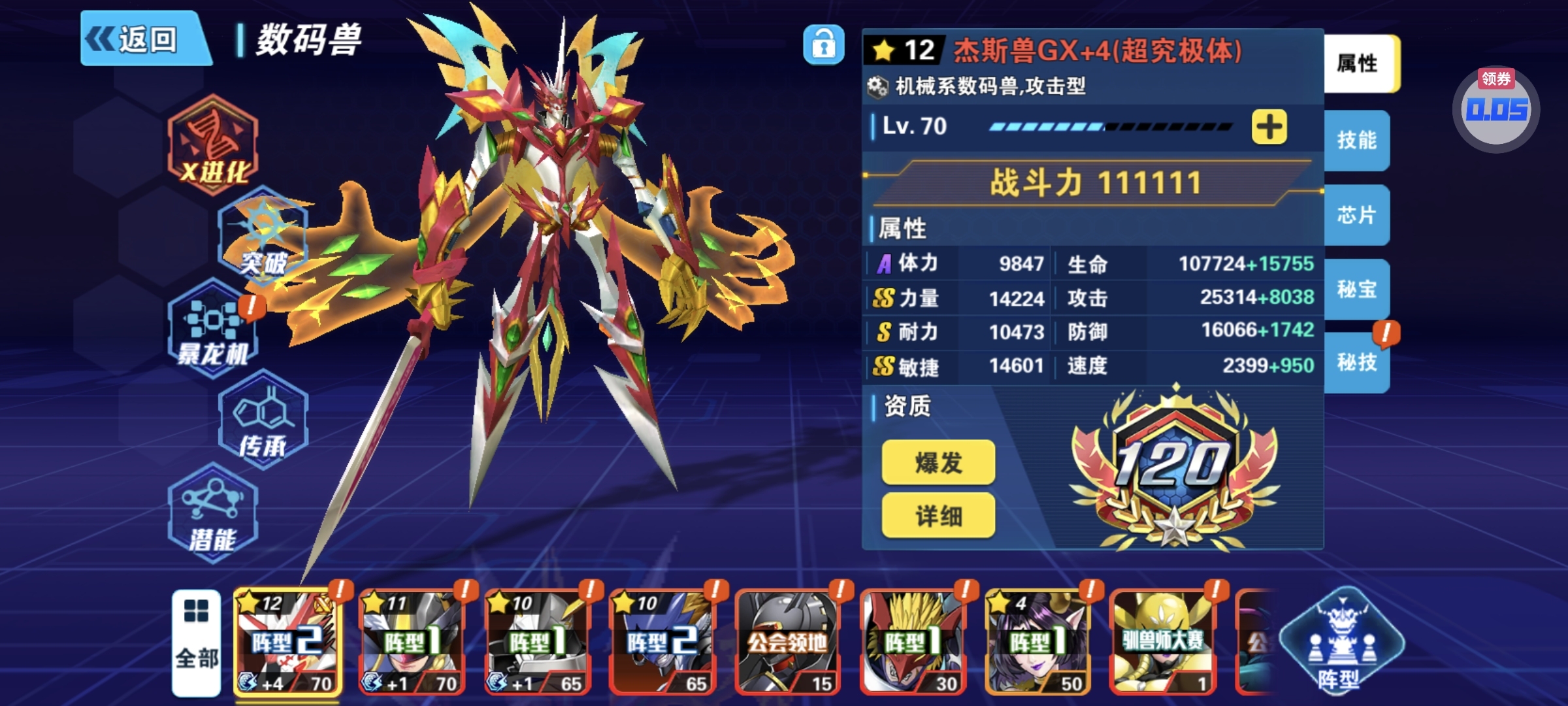Tap the 爆发 burst button
Image resolution: width=1568 pixels, height=706 pixels.
(938, 463)
